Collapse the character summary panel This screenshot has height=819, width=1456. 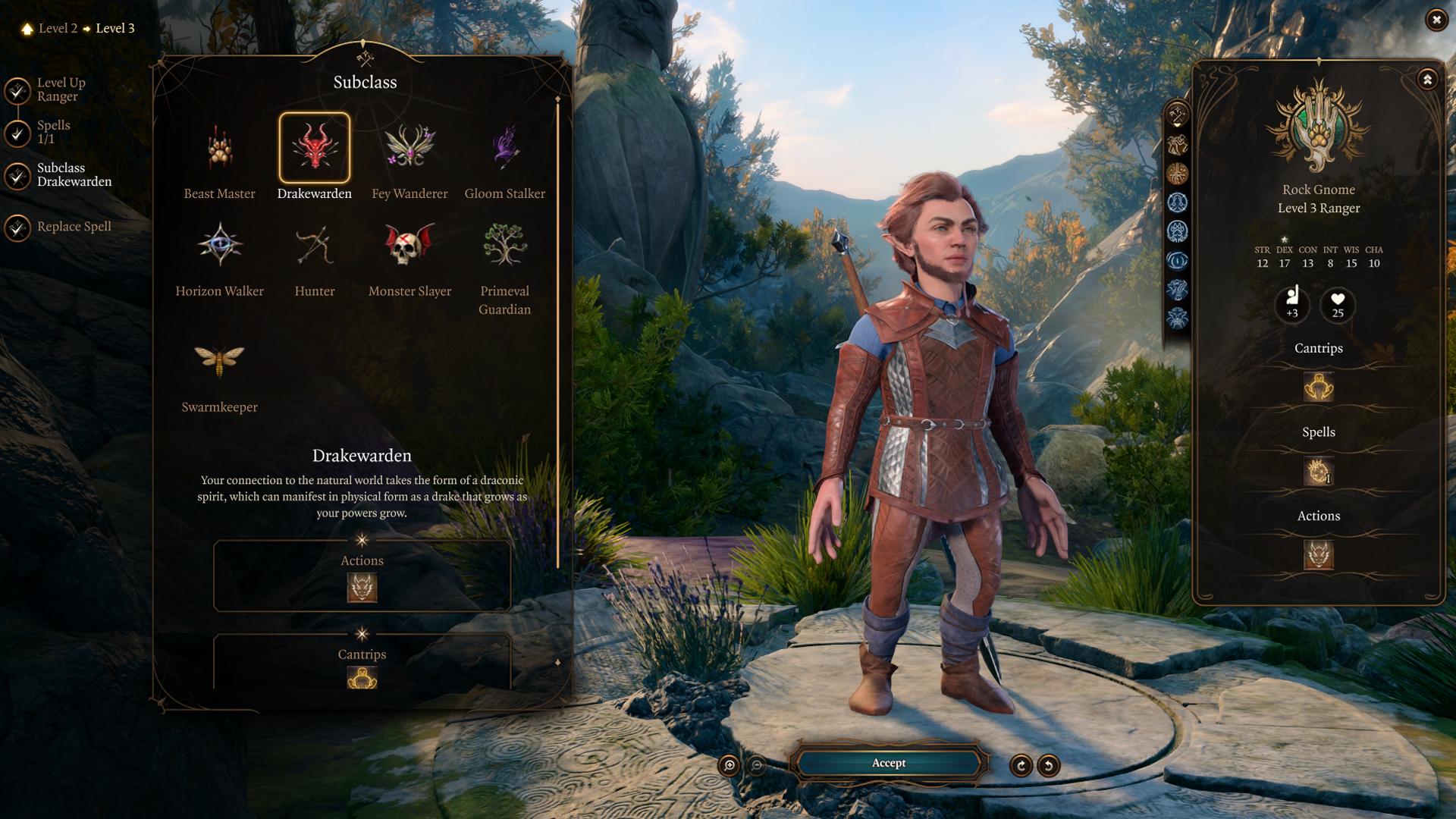tap(1427, 80)
